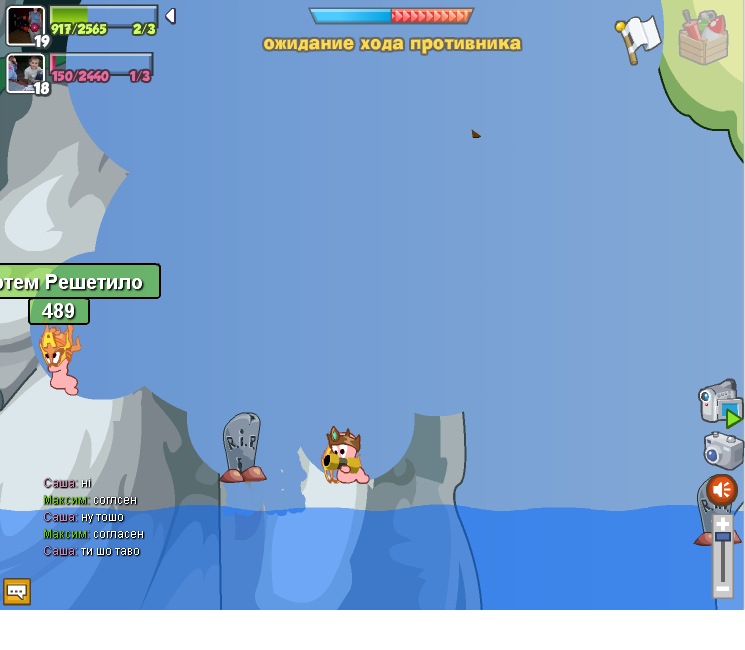The image size is (745, 650).
Task: Open the chat input button
Action: [16, 591]
